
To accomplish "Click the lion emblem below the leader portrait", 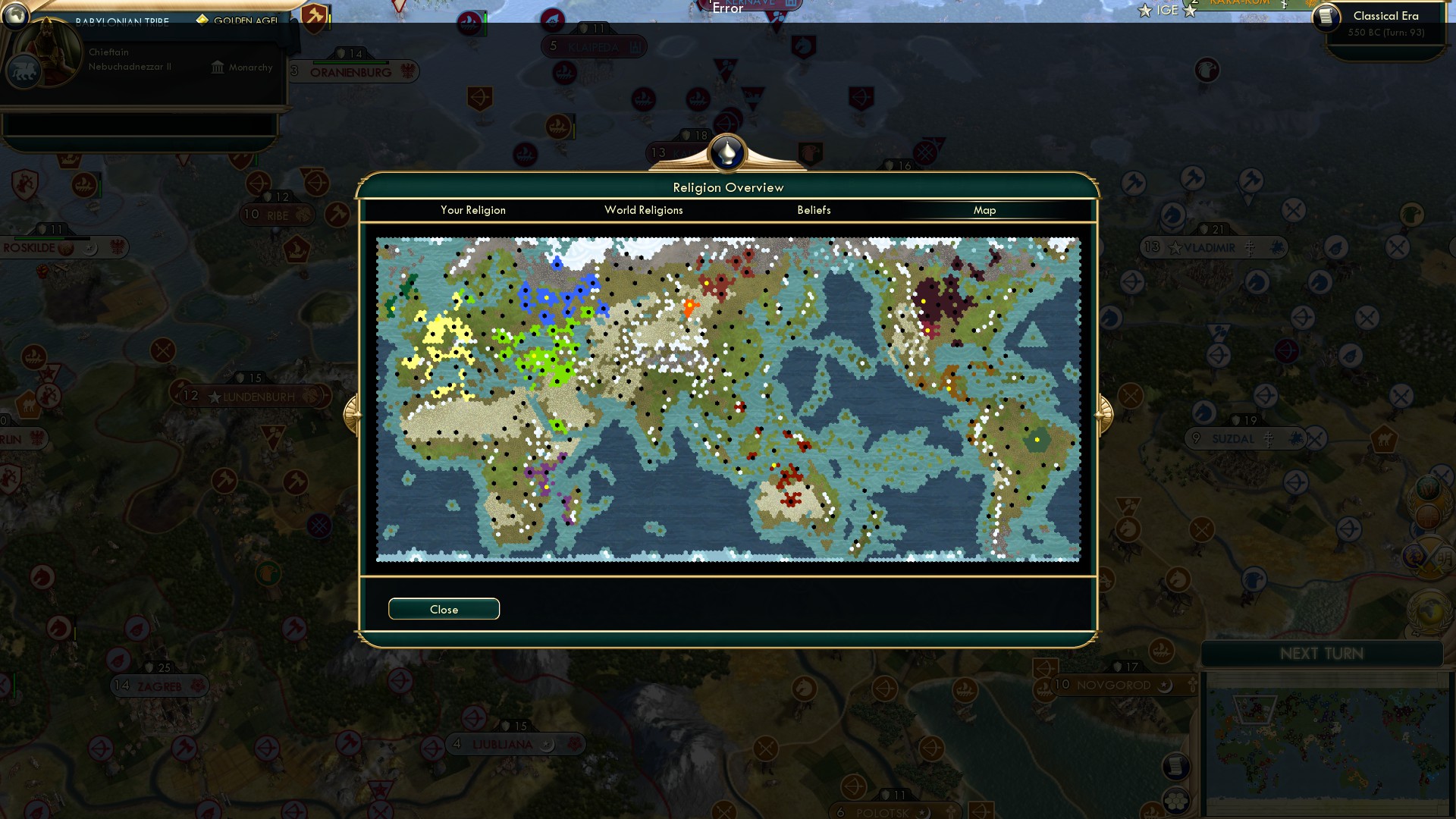I will tap(25, 71).
